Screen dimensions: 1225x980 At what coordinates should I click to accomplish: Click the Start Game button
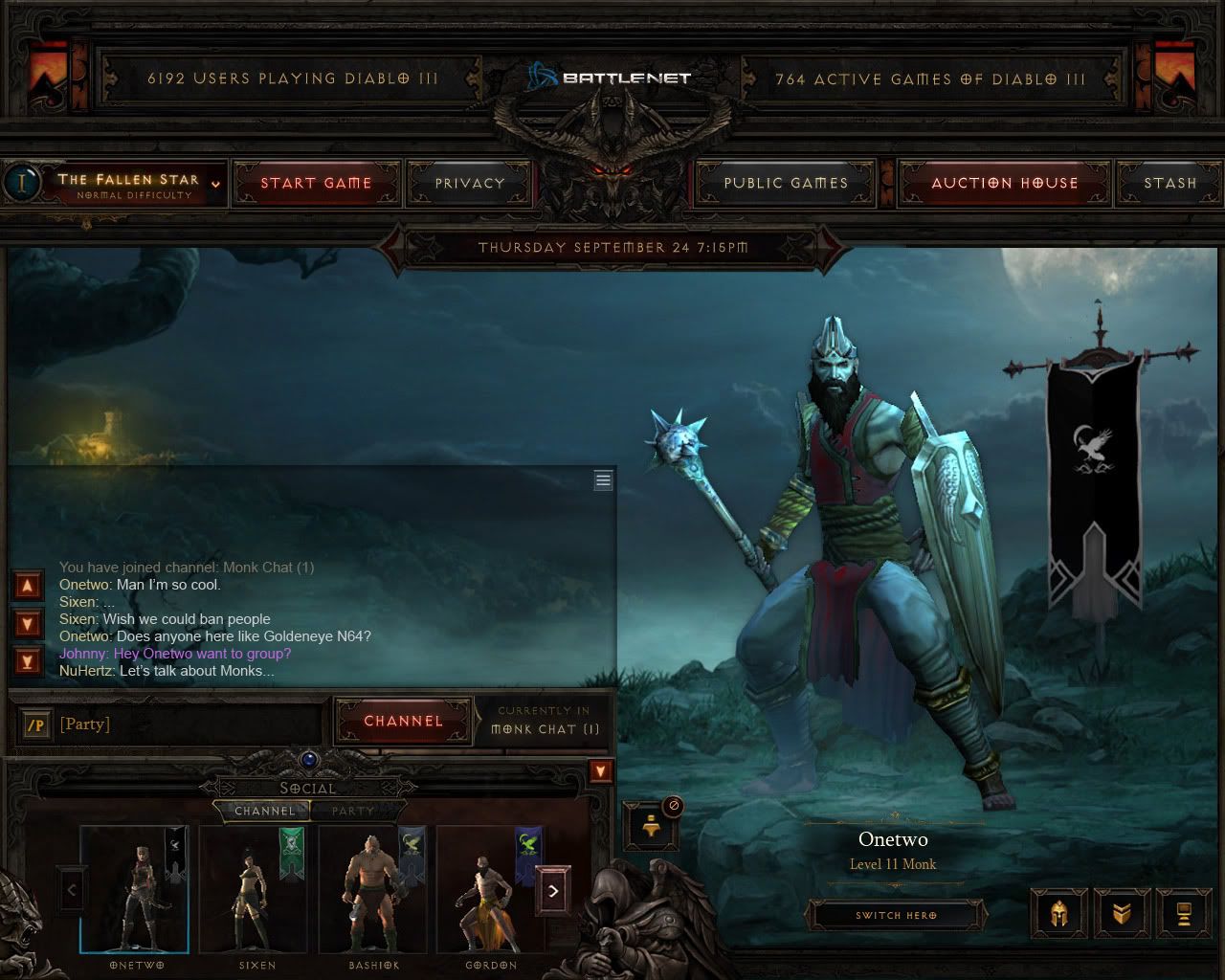pyautogui.click(x=317, y=182)
